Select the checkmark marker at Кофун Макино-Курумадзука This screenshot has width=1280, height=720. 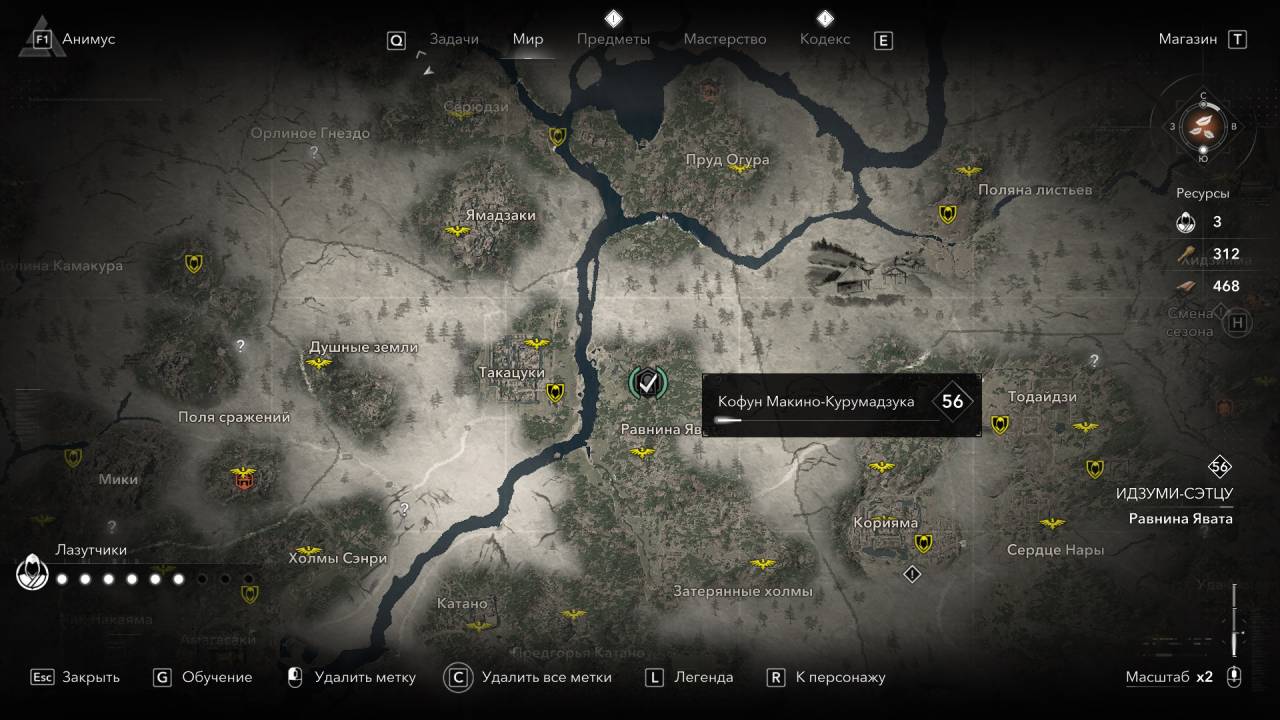tap(647, 381)
